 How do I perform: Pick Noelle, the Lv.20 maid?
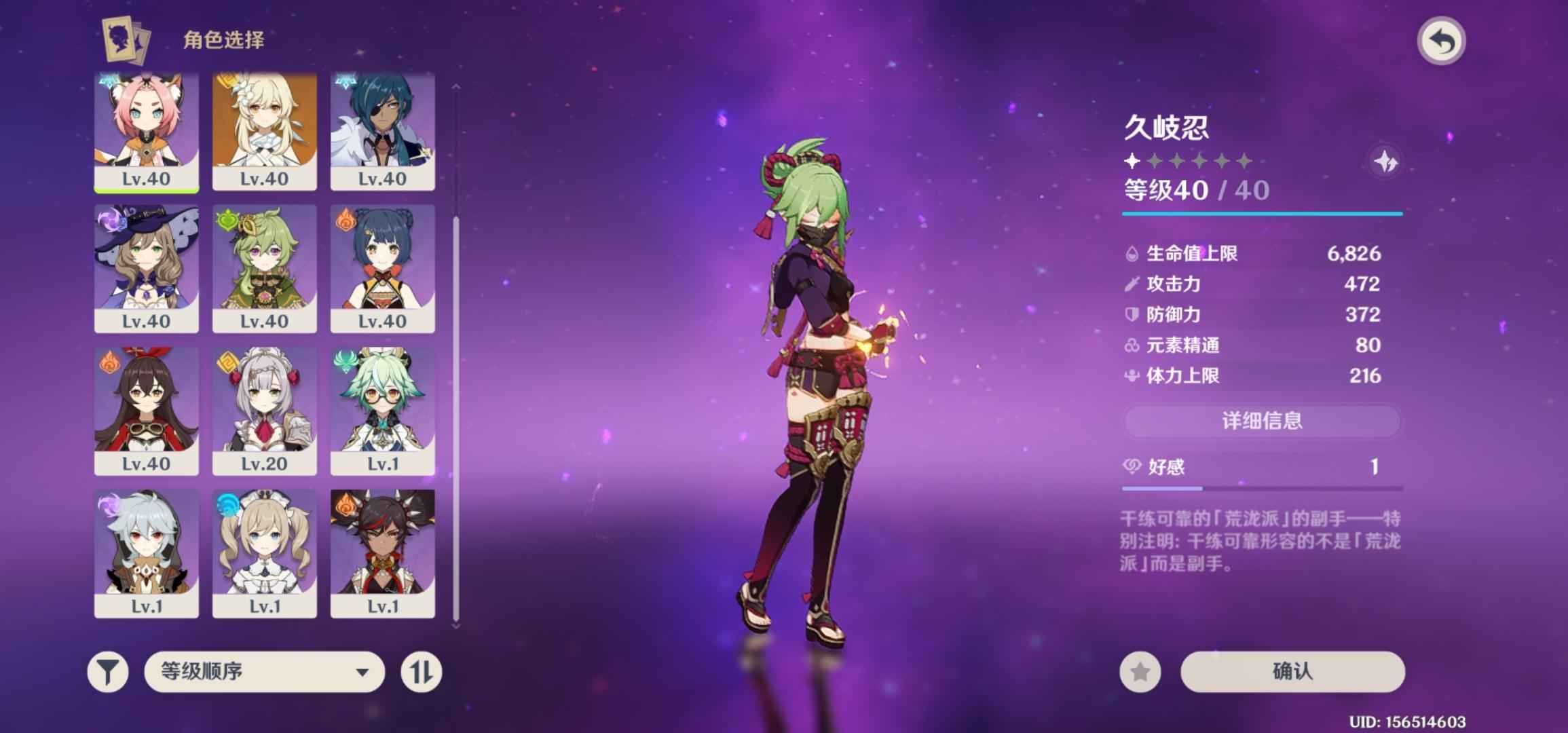265,411
